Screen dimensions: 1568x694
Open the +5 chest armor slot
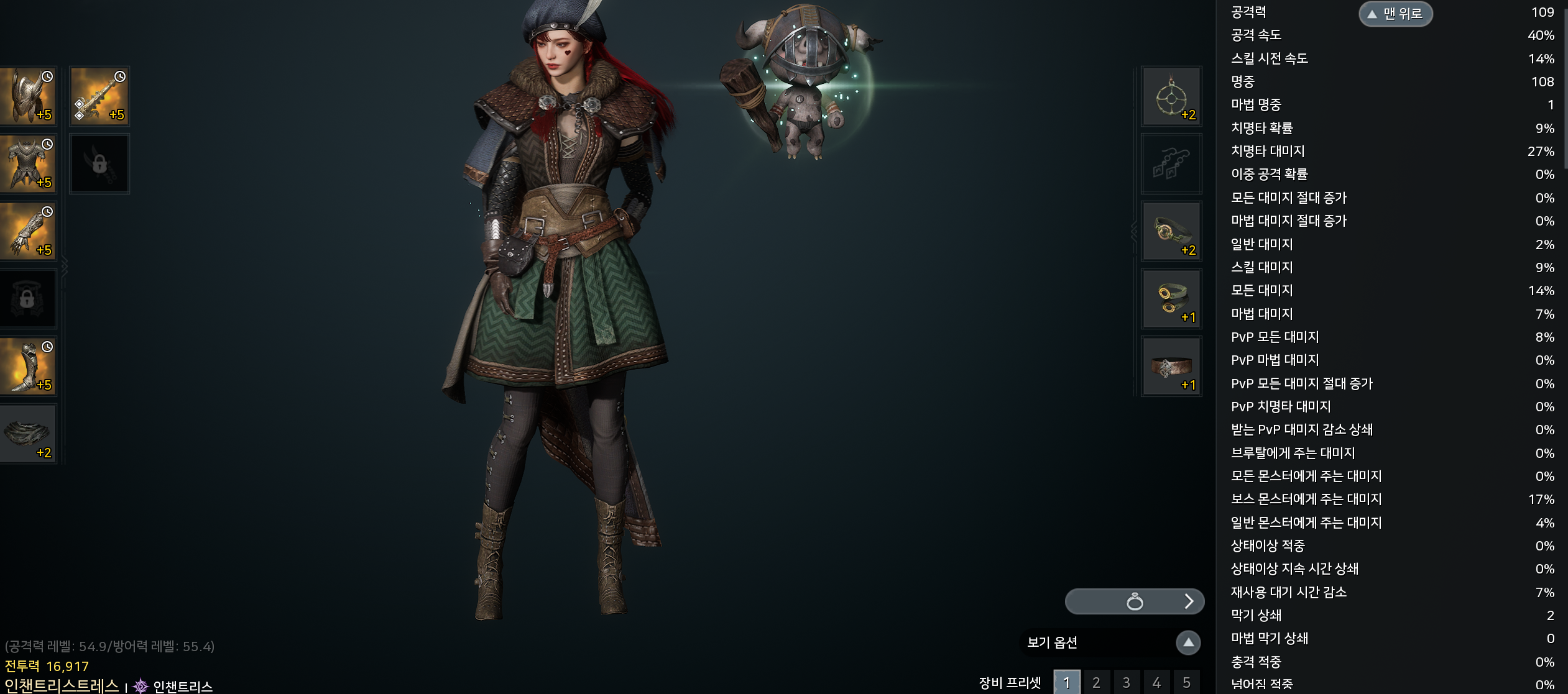(28, 164)
